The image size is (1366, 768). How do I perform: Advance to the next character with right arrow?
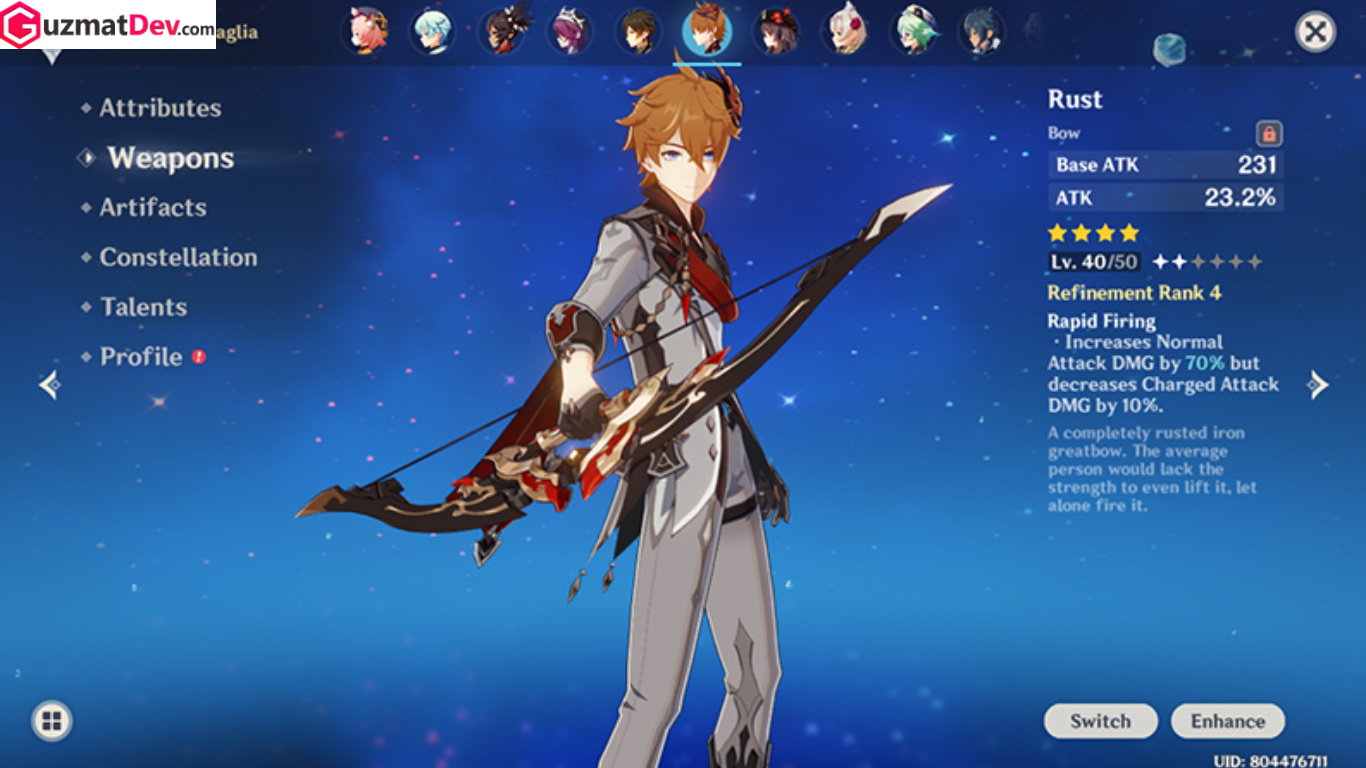1317,384
